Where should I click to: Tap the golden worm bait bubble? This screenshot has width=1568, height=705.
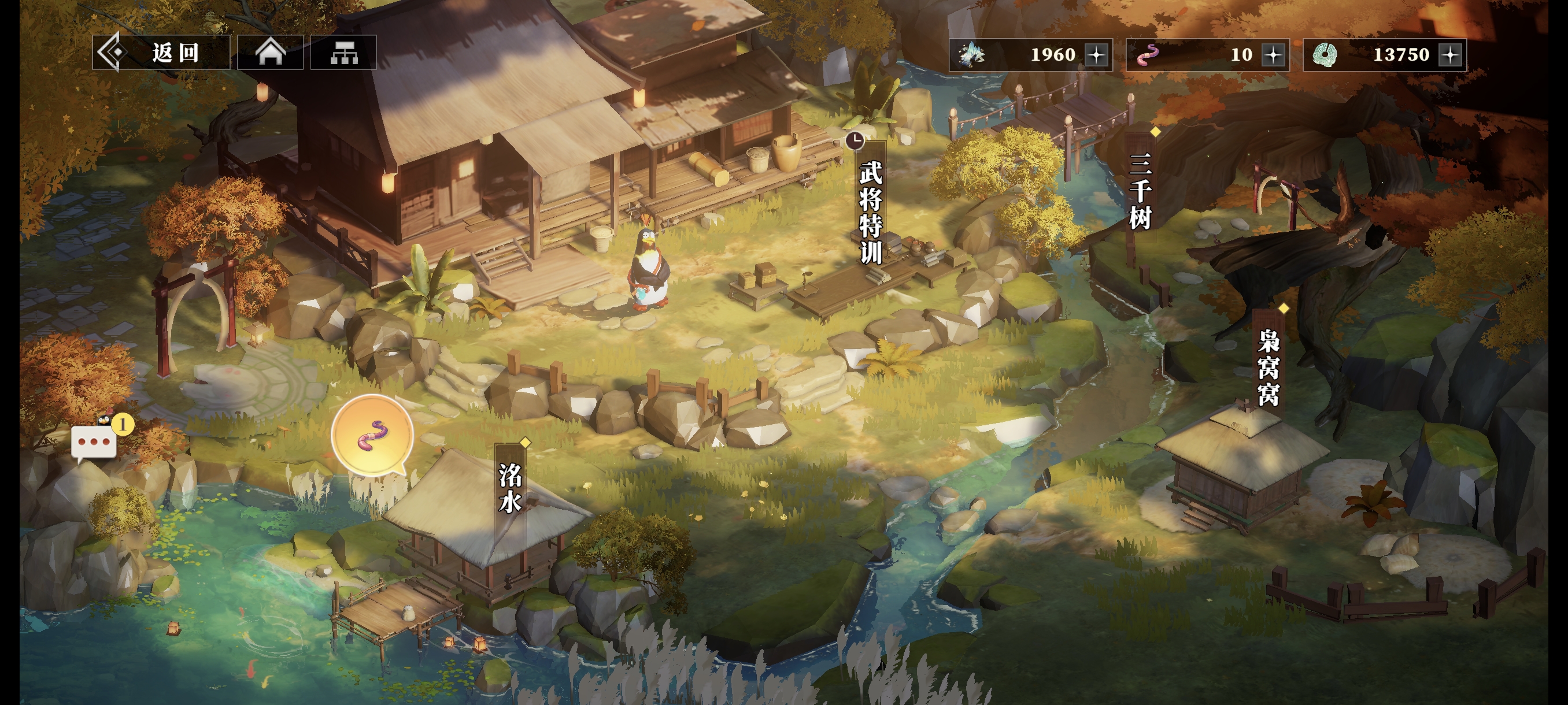(372, 435)
